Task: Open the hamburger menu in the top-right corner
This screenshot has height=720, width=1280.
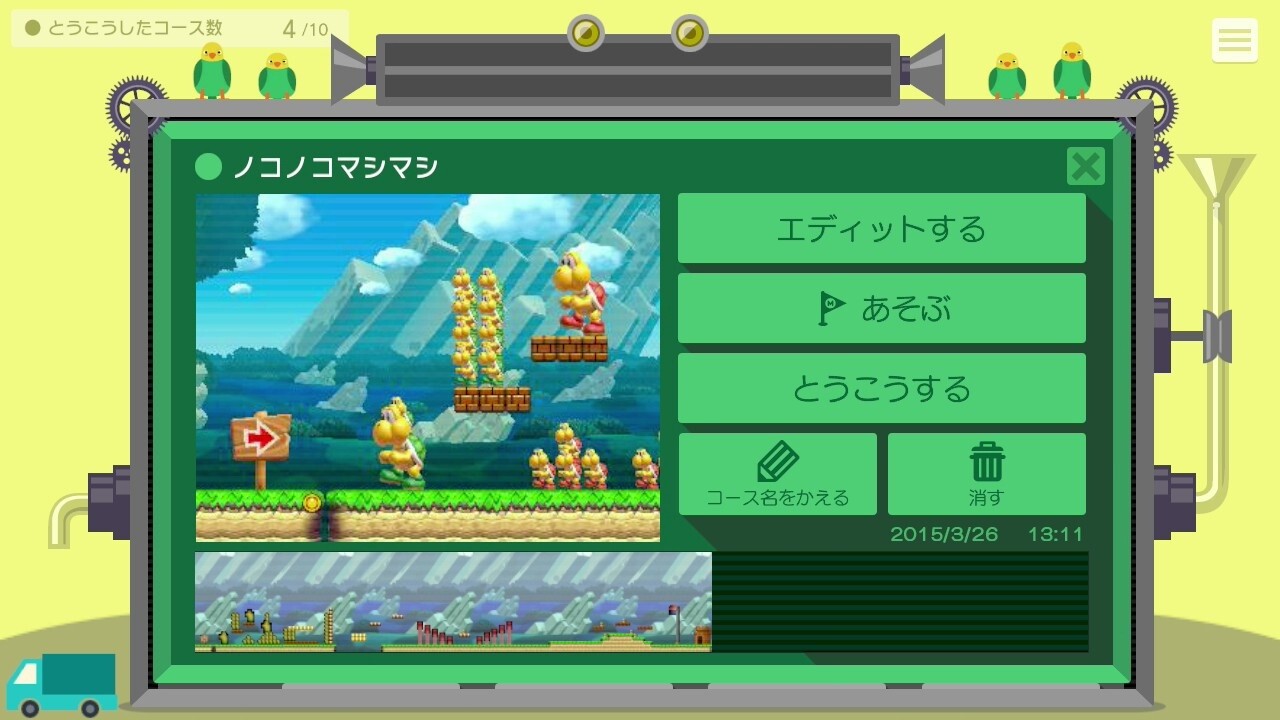Action: click(1235, 41)
